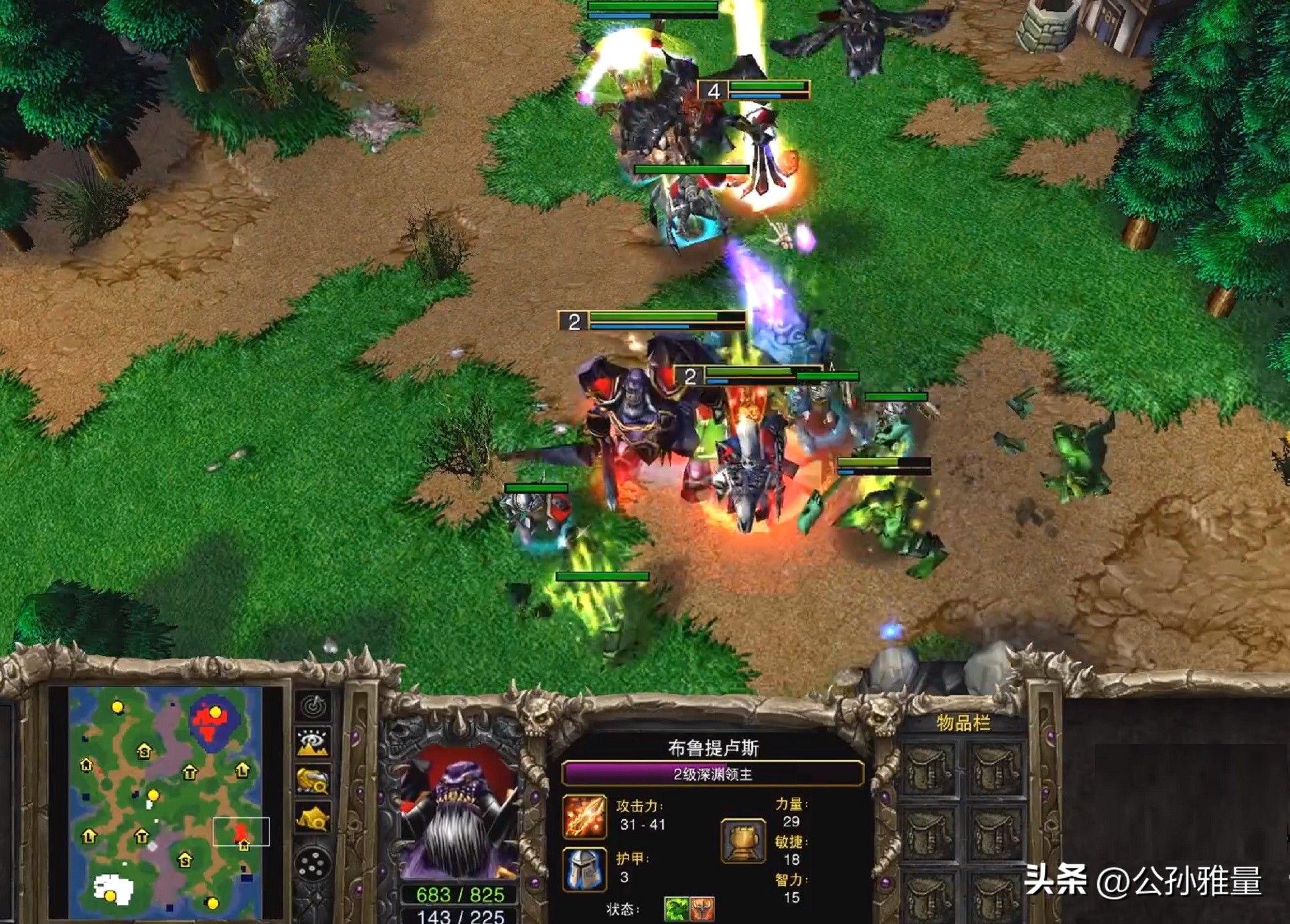1290x924 pixels.
Task: Toggle formation movement dotted-circle button
Action: tap(315, 864)
